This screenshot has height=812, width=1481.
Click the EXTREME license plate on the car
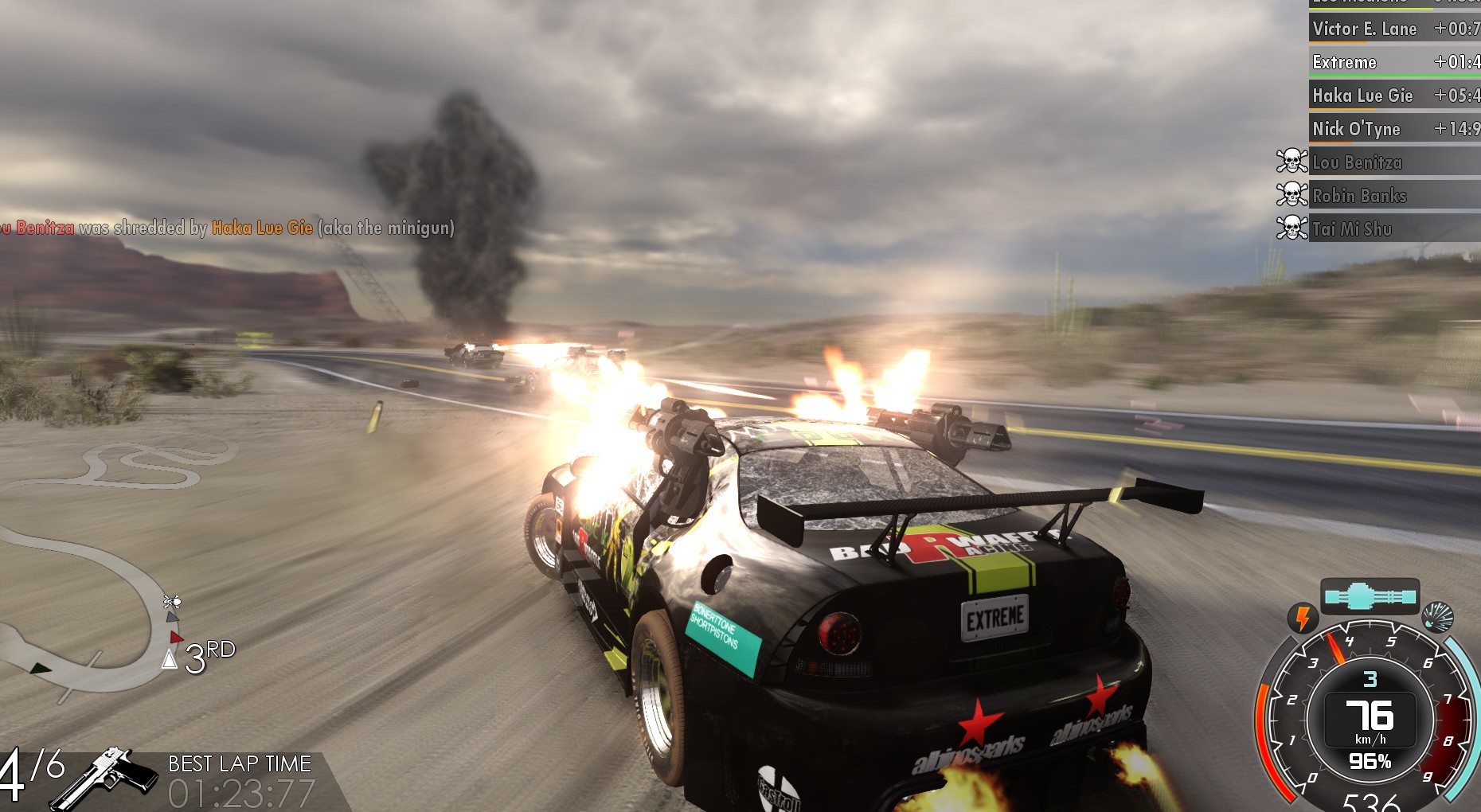(995, 616)
